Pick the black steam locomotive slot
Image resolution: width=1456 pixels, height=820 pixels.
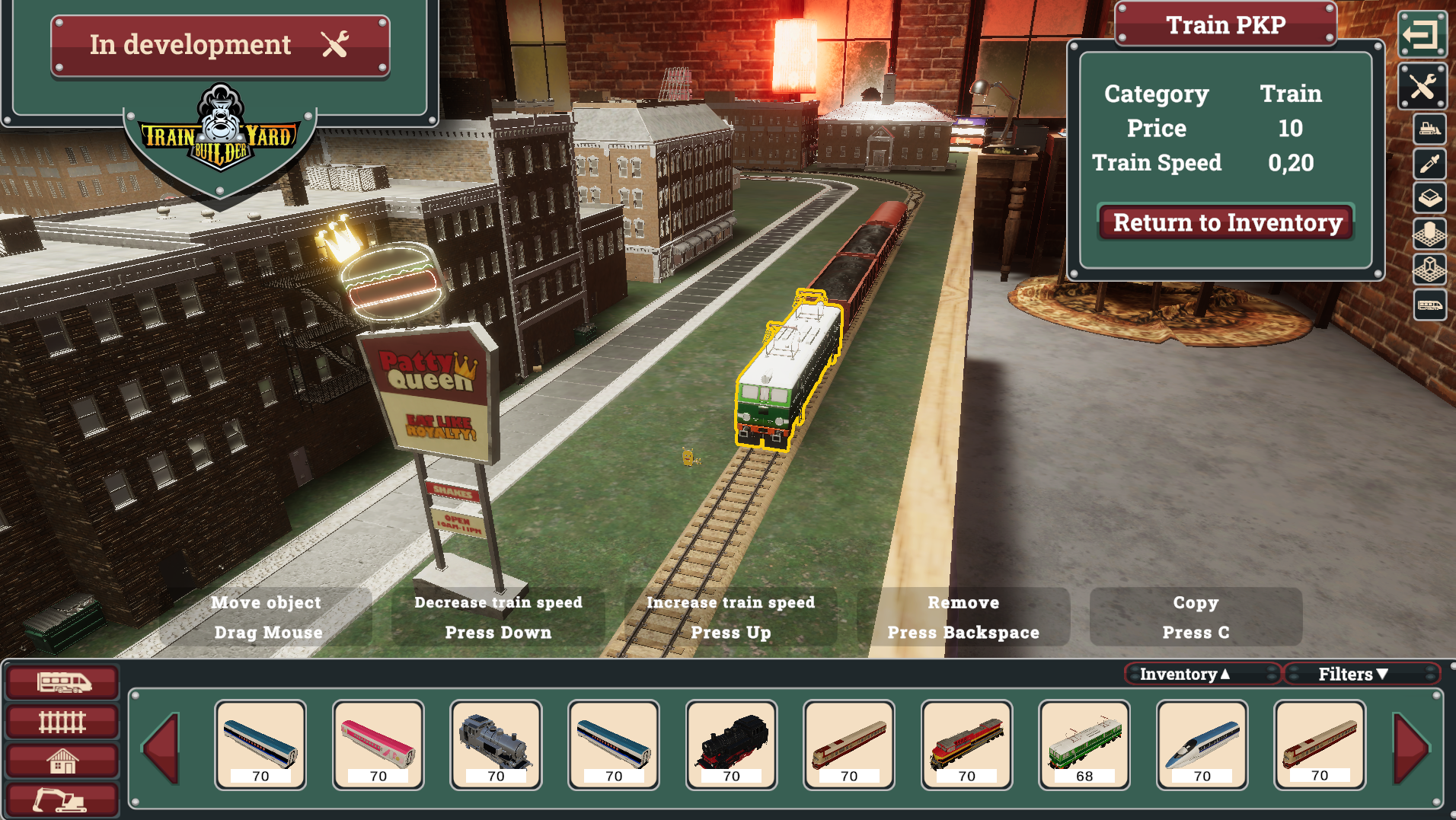click(731, 745)
